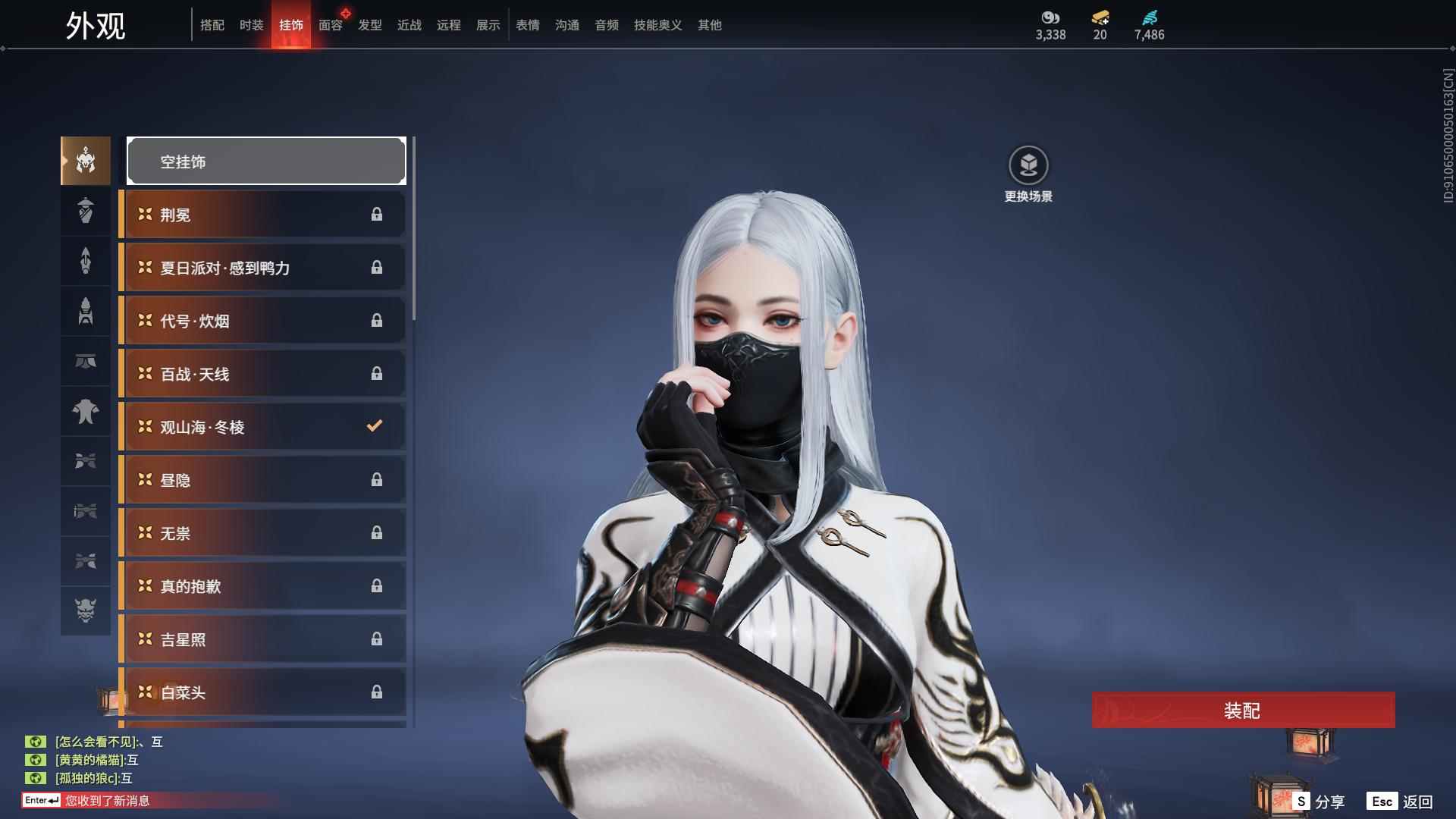The image size is (1456, 819).
Task: Switch to the 表情 tab
Action: coord(527,25)
